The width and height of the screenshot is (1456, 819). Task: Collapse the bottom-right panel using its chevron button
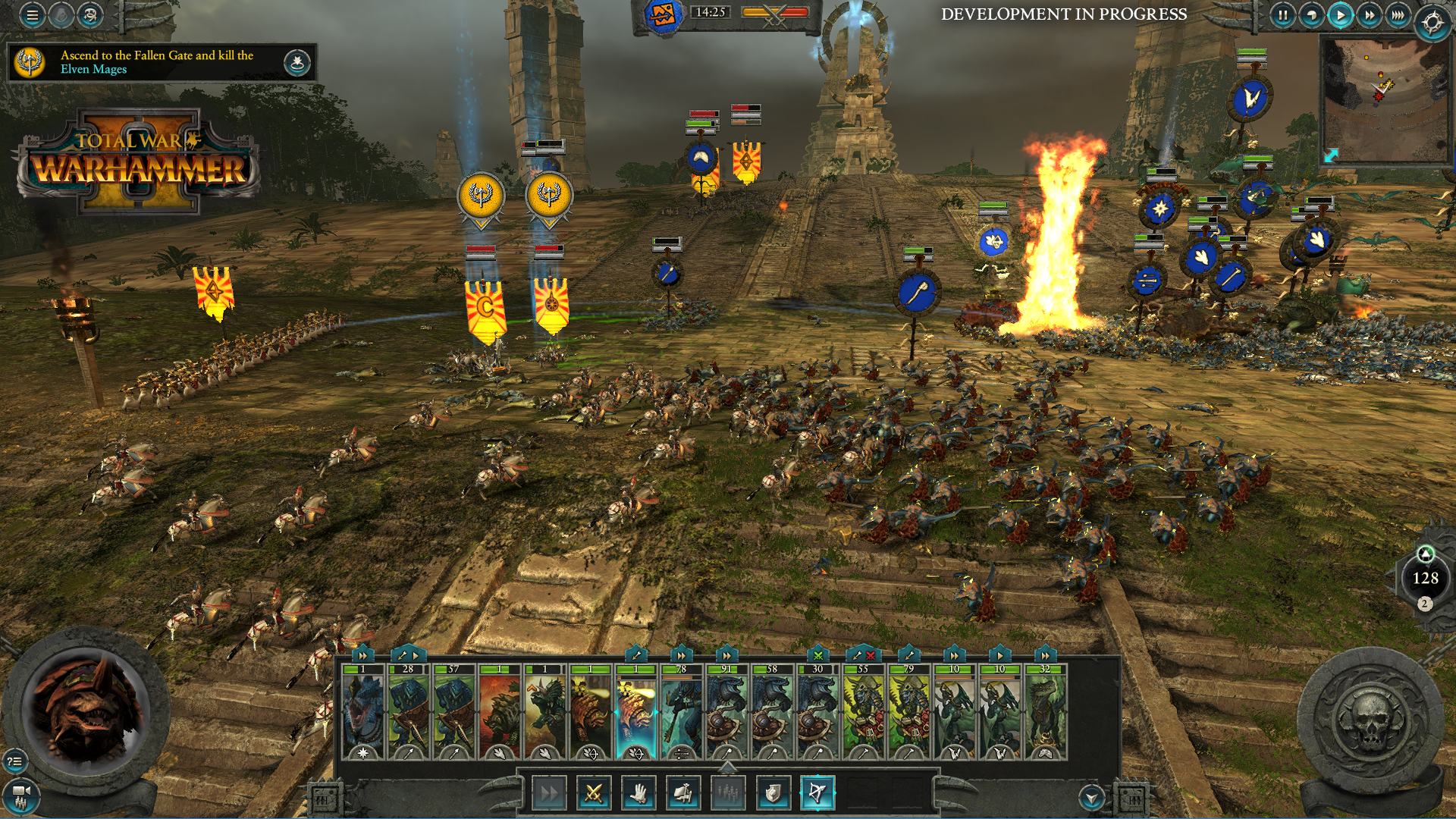coord(1092,797)
